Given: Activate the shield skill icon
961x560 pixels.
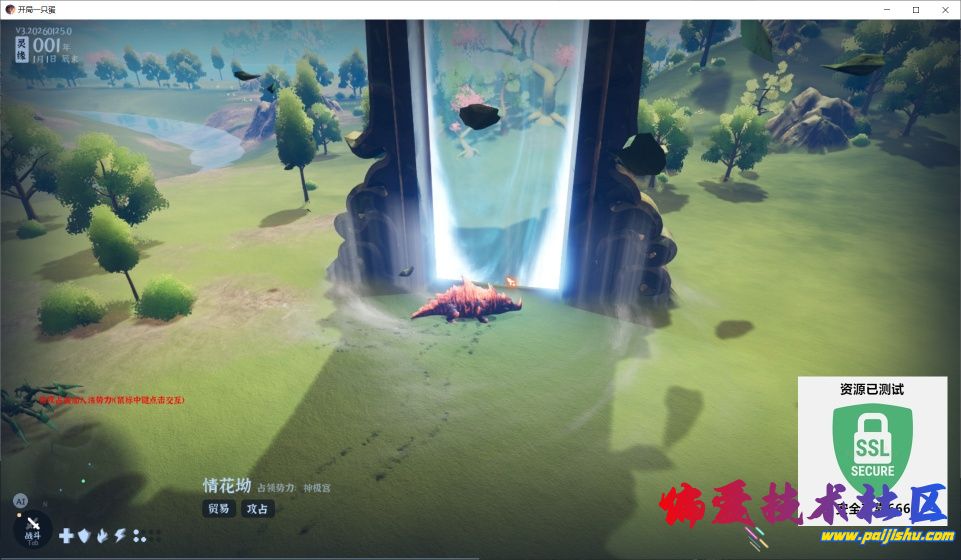Looking at the screenshot, I should [x=84, y=536].
